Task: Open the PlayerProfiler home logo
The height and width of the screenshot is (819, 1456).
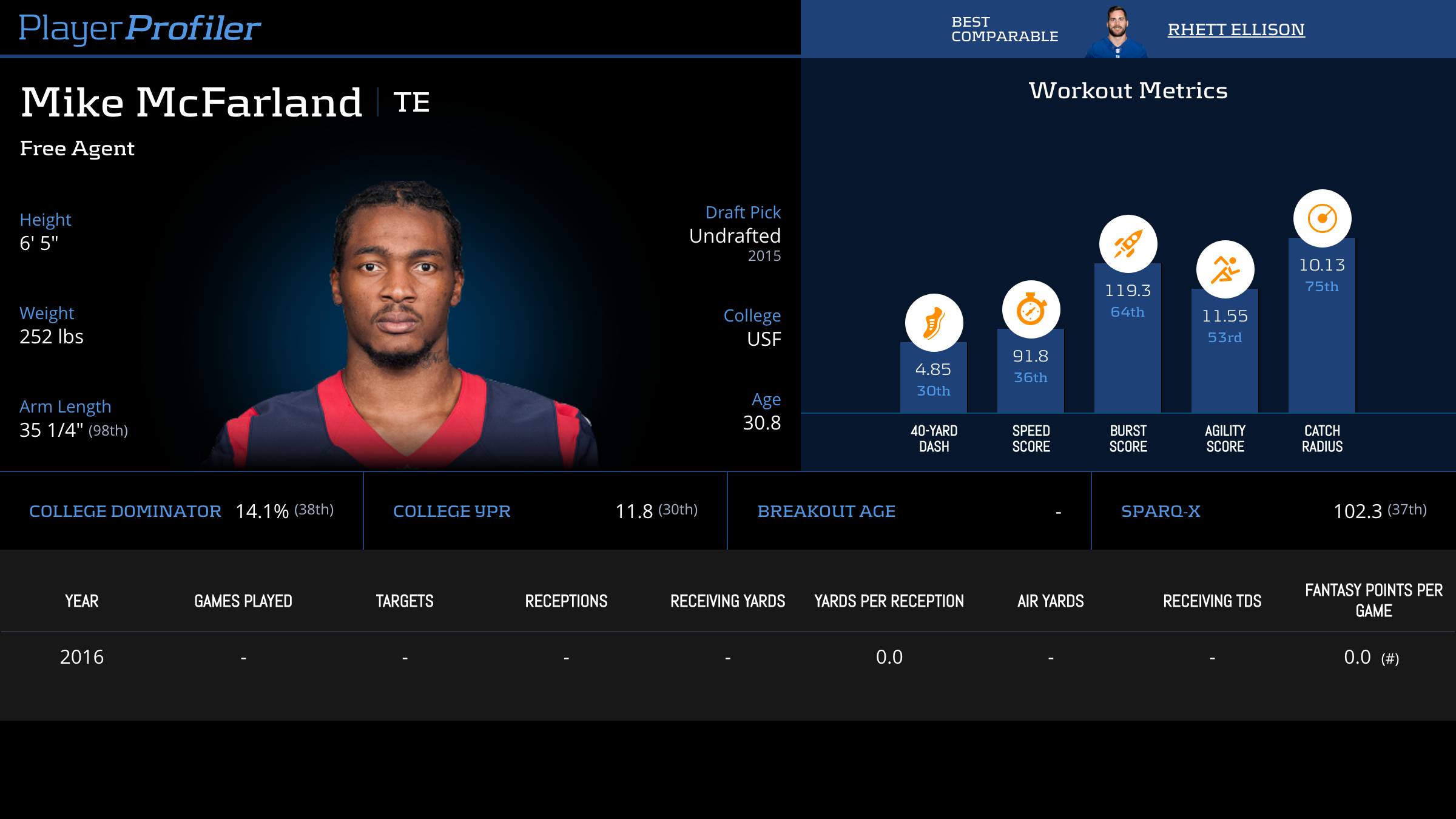Action: (140, 29)
